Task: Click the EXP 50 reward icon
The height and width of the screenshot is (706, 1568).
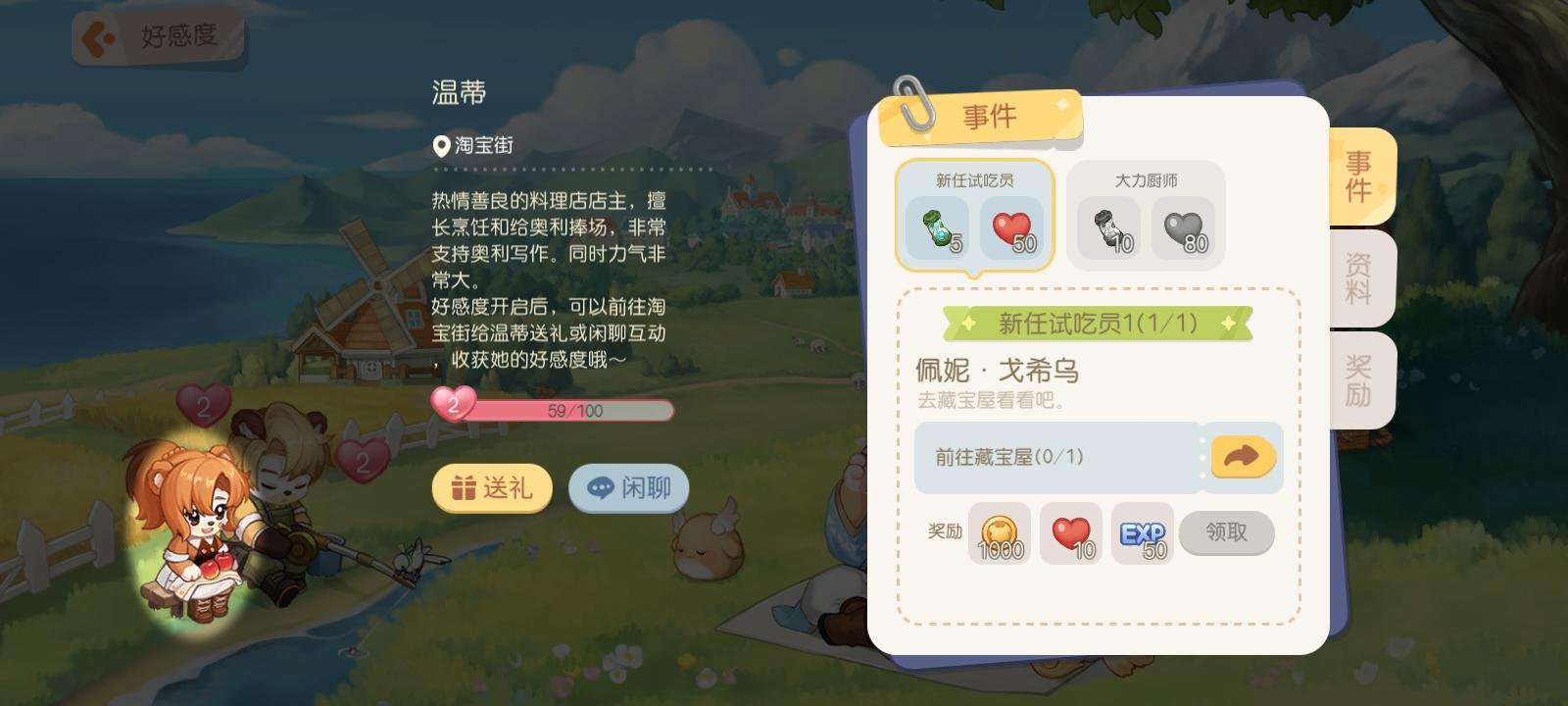Action: point(1140,533)
